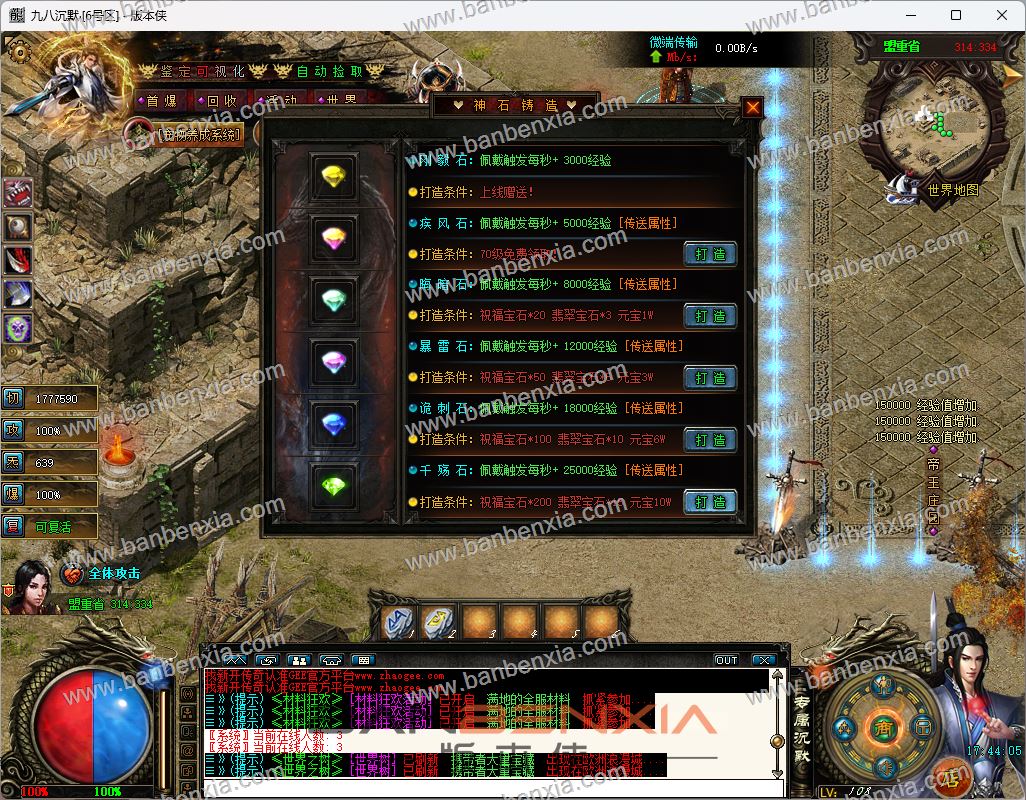Screen dimensions: 1026x800
Task: Toggle 鉴定可视化 option
Action: click(x=203, y=71)
